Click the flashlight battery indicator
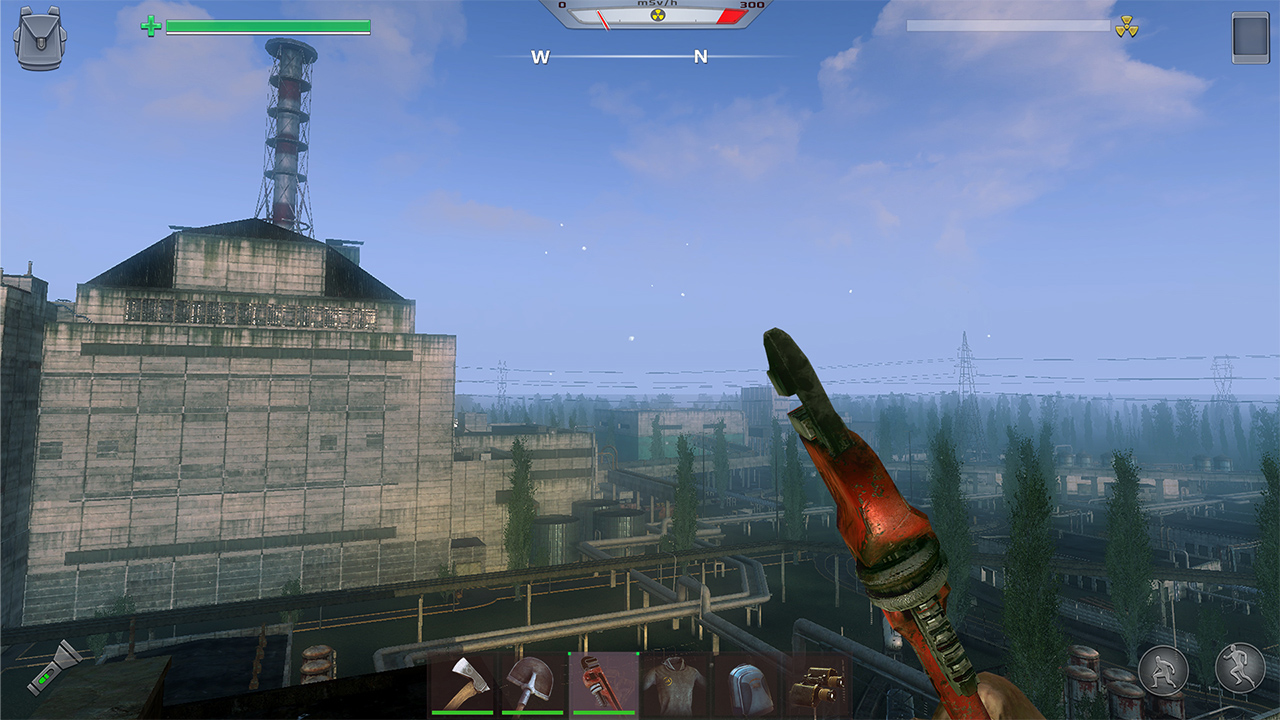 pyautogui.click(x=44, y=678)
